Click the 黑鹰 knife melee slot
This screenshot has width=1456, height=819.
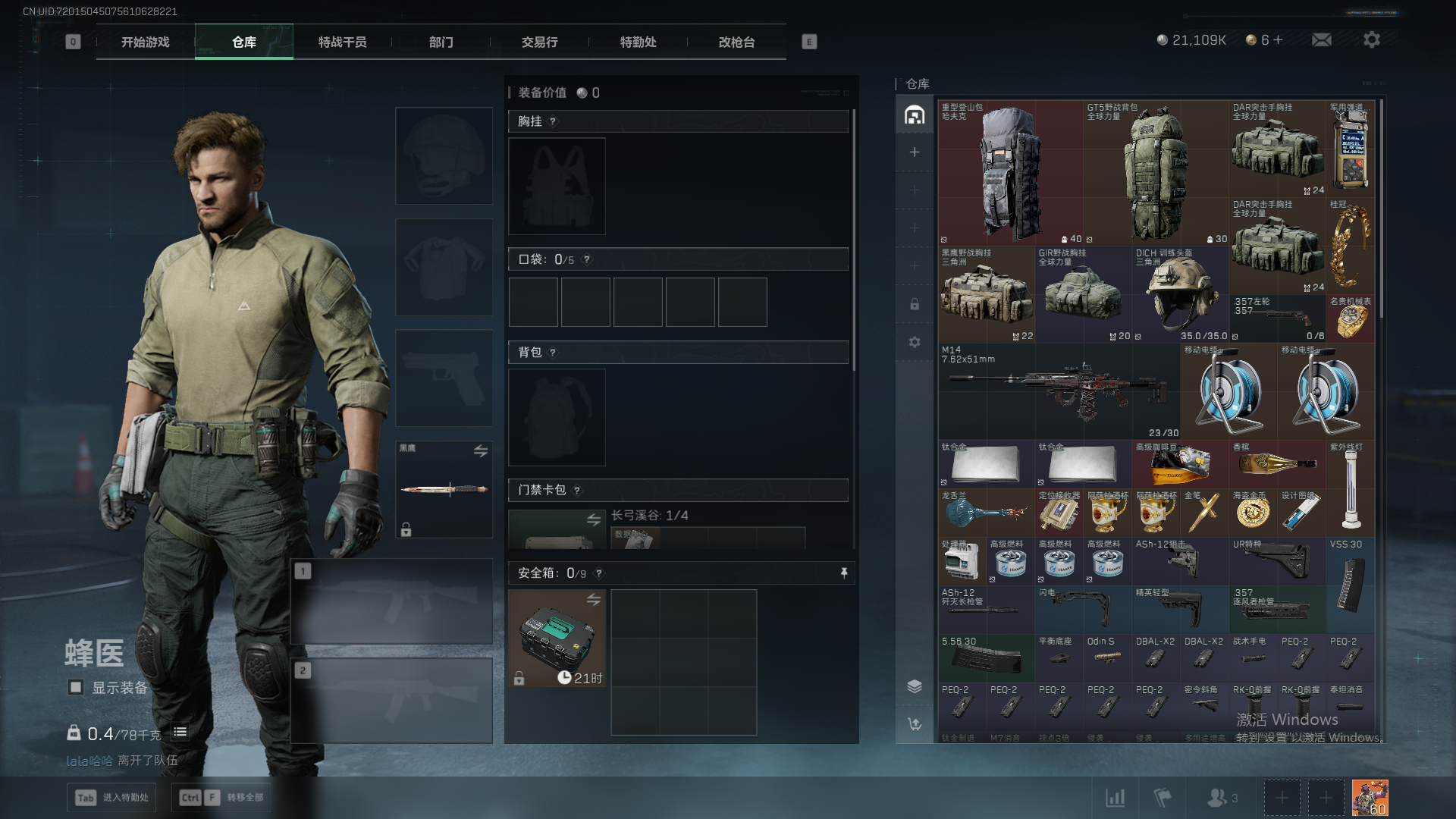(444, 489)
